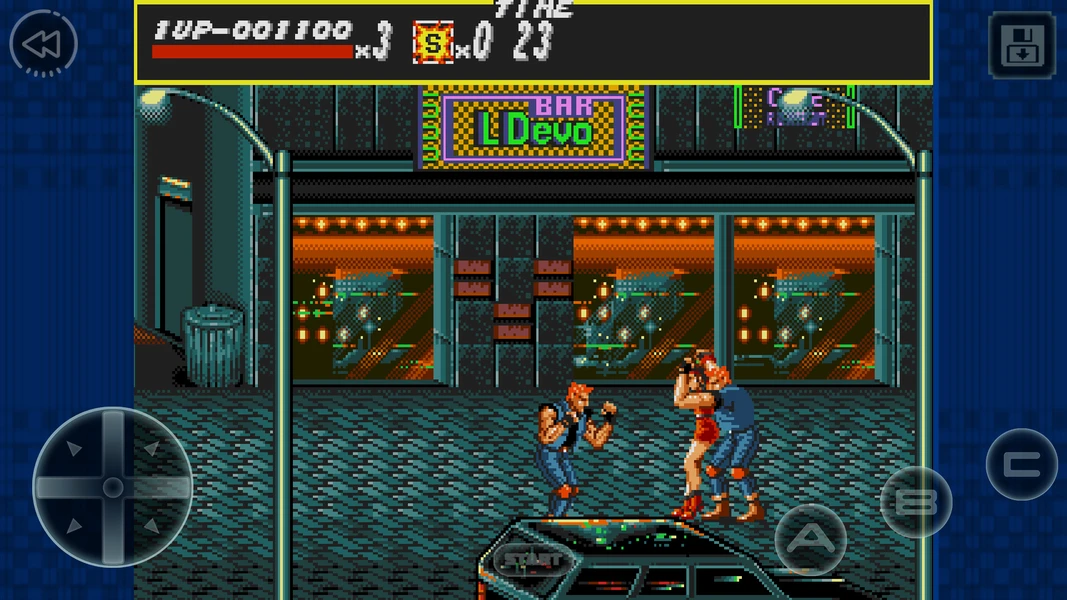Image resolution: width=1067 pixels, height=600 pixels.
Task: Tap the A action button
Action: coord(810,540)
